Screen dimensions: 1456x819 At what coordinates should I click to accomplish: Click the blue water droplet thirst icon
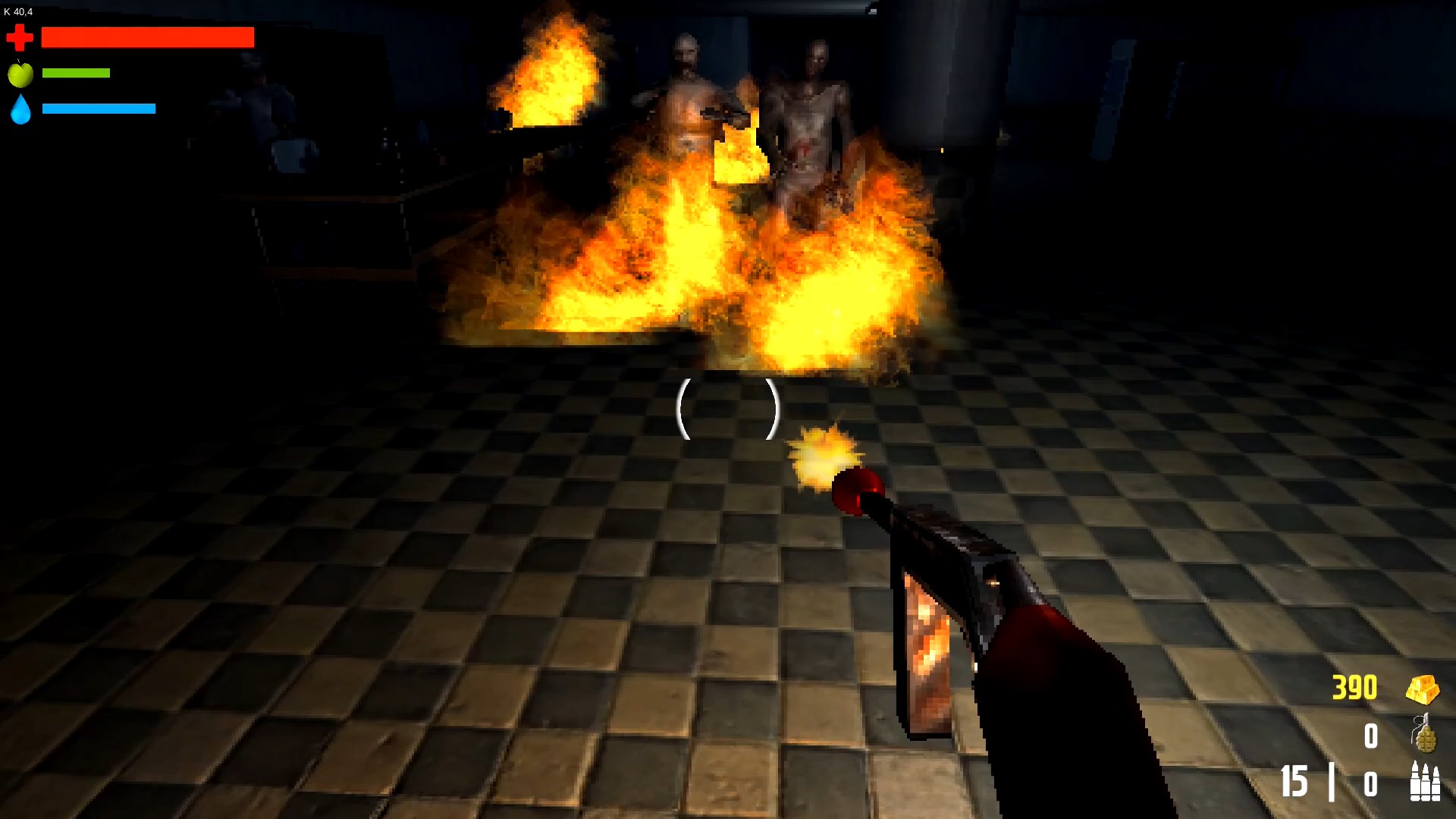[21, 110]
